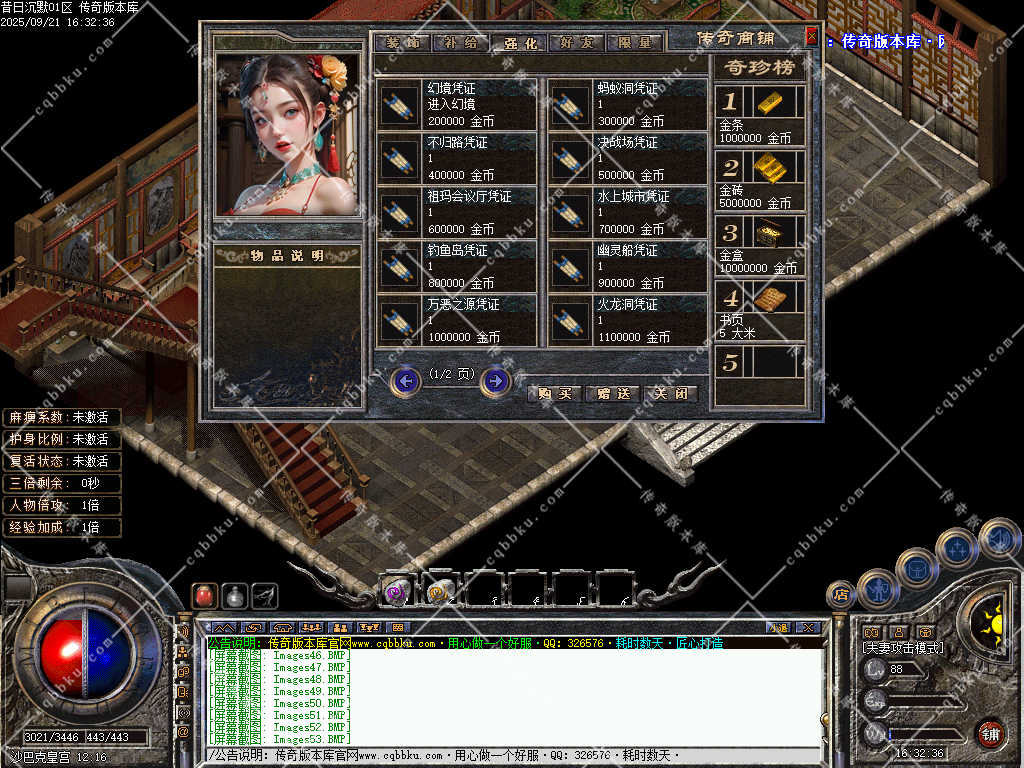This screenshot has height=768, width=1024.
Task: Click the 关闭 close button
Action: click(669, 393)
